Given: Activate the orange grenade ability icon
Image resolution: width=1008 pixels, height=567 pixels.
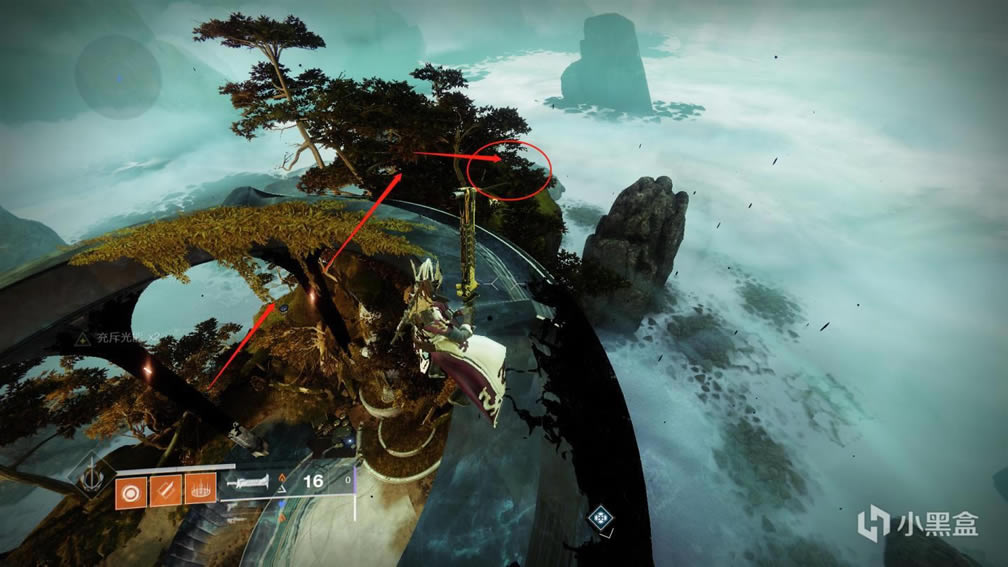Looking at the screenshot, I should [130, 492].
